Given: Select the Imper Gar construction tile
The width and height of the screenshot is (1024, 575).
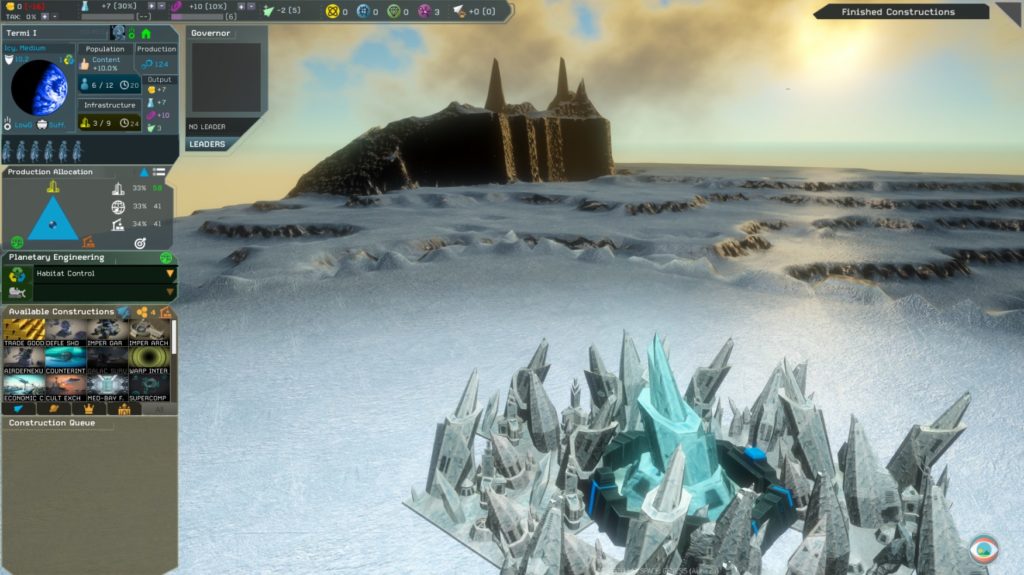Looking at the screenshot, I should click(x=107, y=331).
